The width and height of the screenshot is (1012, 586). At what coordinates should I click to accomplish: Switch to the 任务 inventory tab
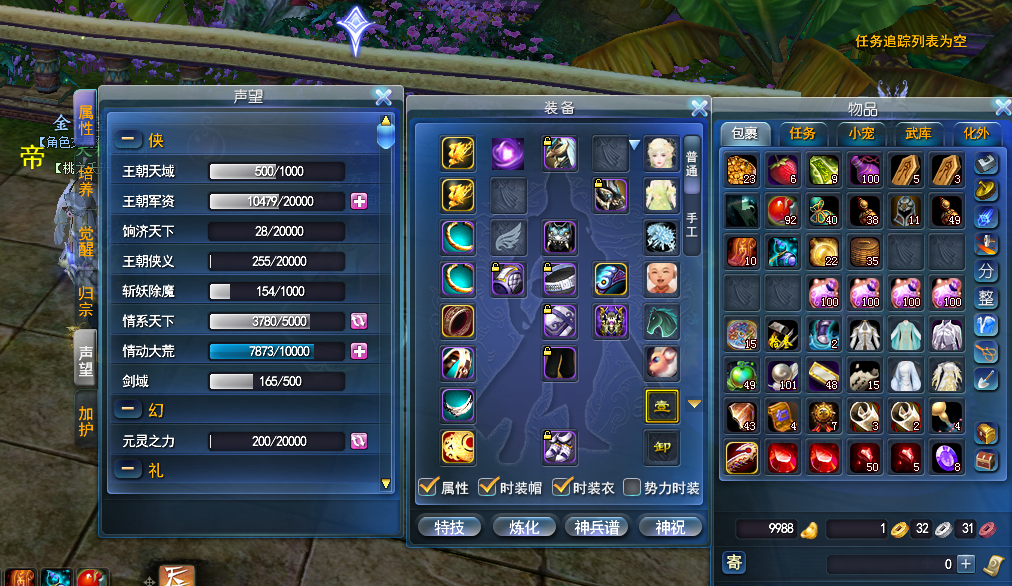802,133
